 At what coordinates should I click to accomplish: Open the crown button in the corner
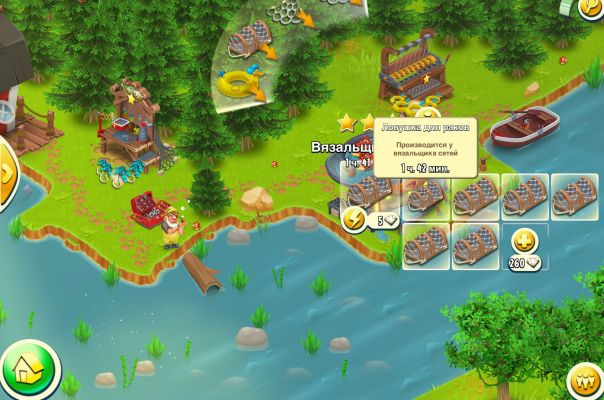click(584, 381)
